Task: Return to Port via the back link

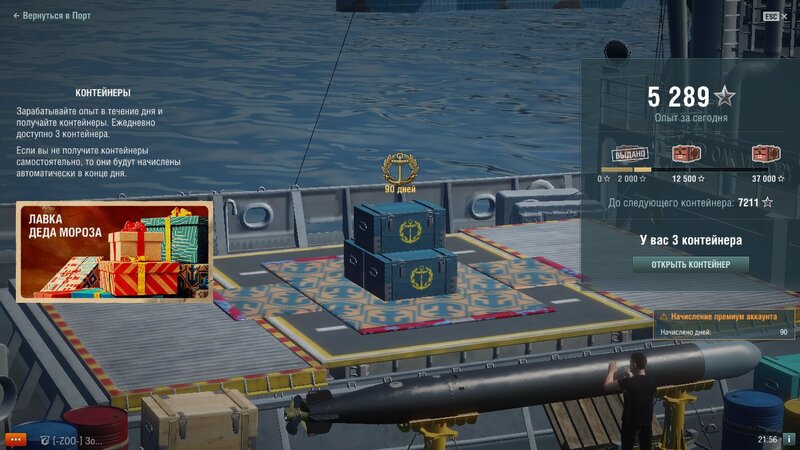Action: [52, 16]
